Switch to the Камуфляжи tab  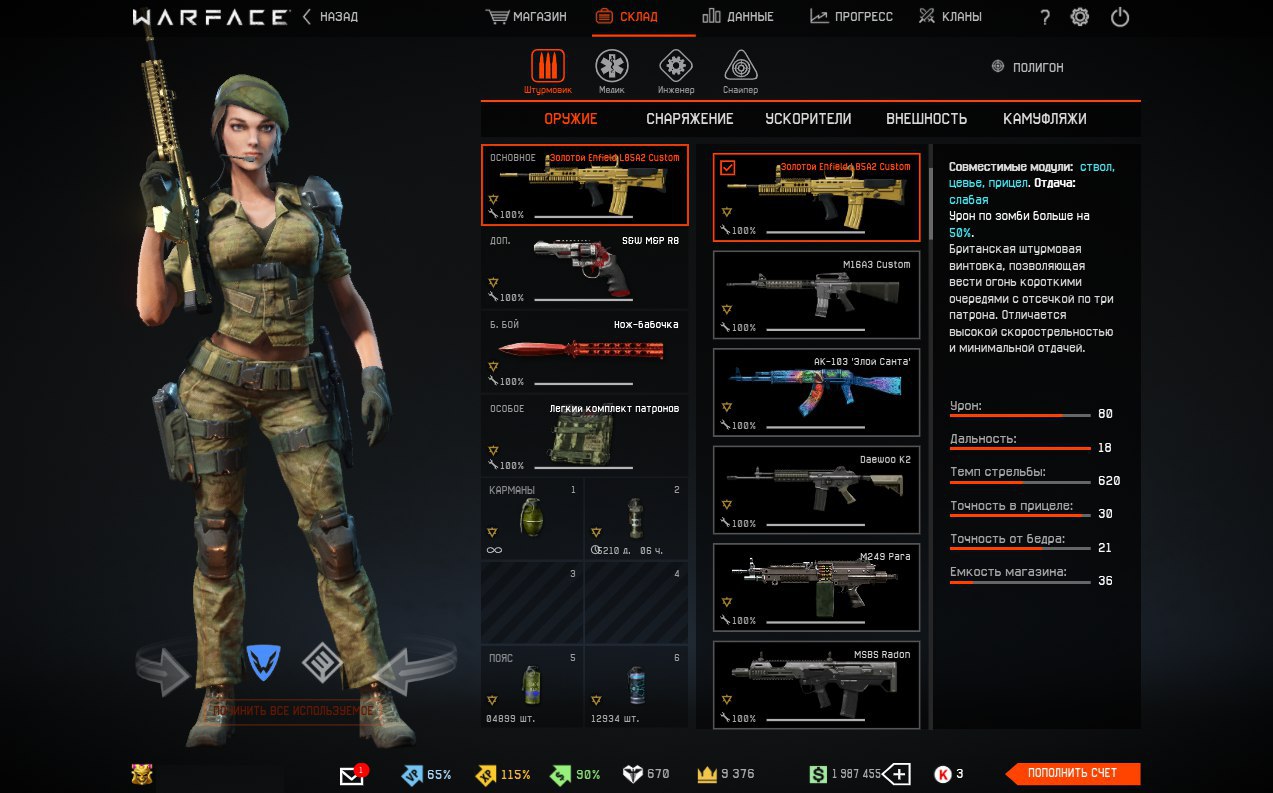[1044, 119]
